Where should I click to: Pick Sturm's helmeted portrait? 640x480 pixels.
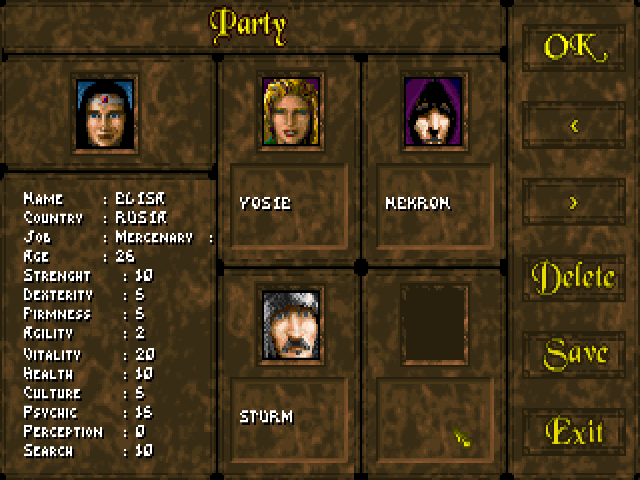click(x=291, y=322)
